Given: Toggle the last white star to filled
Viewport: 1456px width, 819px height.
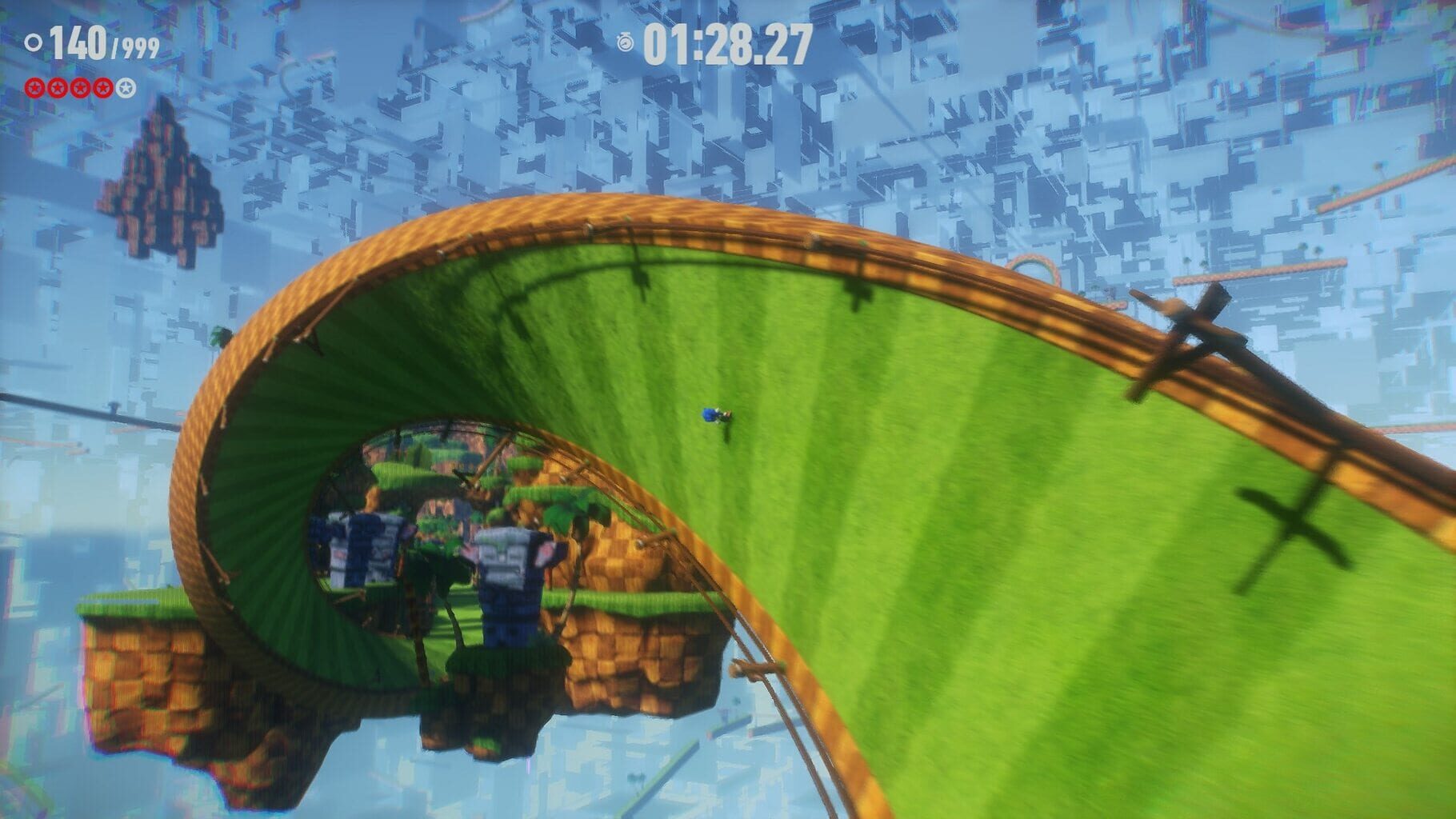Looking at the screenshot, I should [125, 88].
